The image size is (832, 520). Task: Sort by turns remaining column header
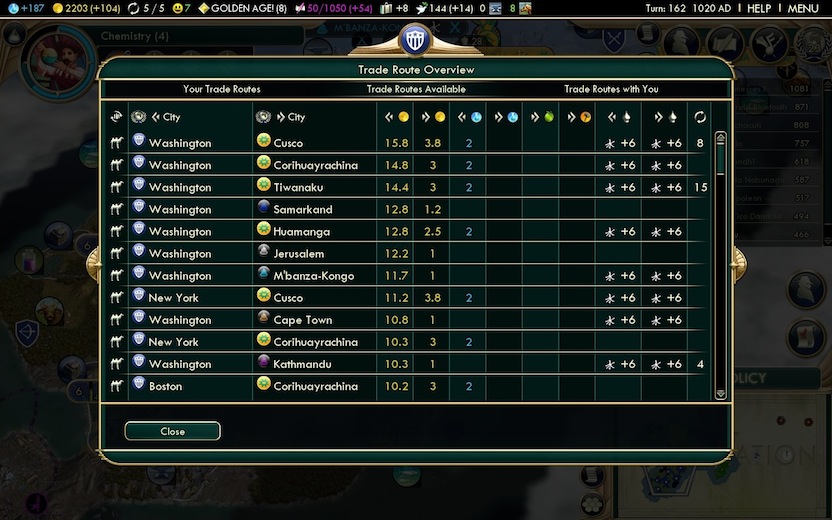click(700, 117)
